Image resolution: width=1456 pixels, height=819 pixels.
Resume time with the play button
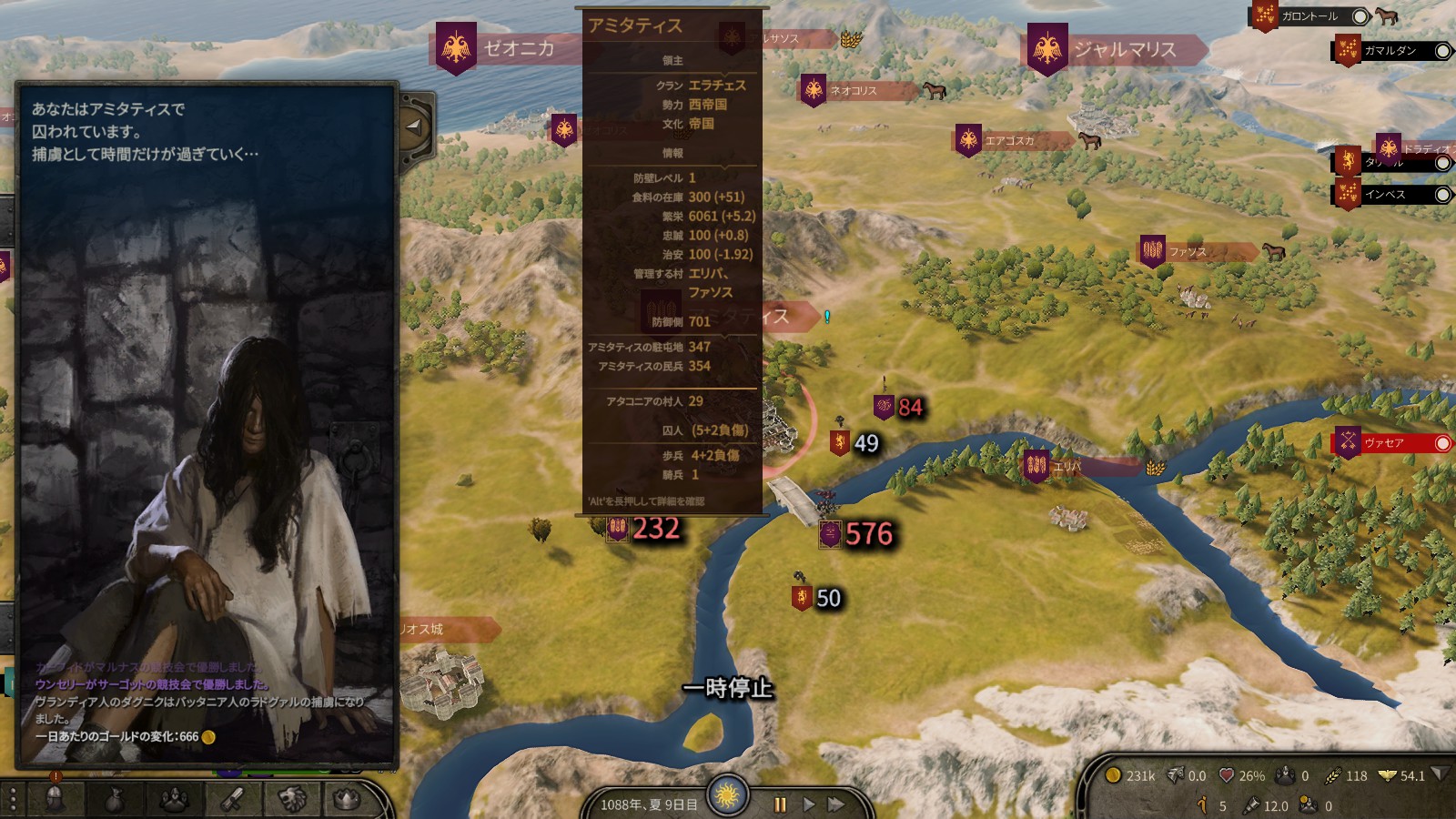point(808,804)
